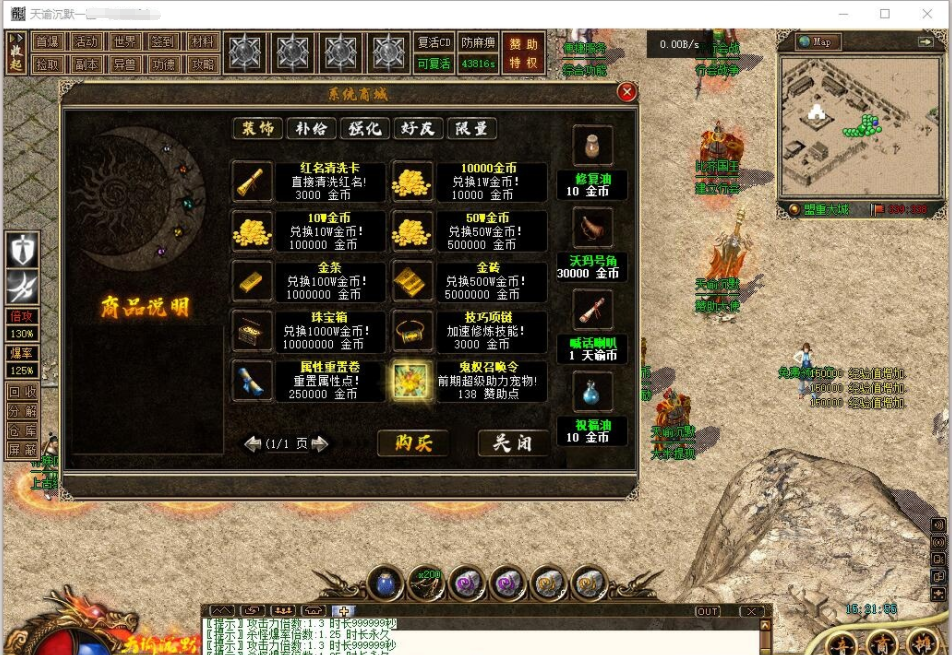The height and width of the screenshot is (655, 952).
Task: Select the 技巧项链 necklace item
Action: coord(411,330)
